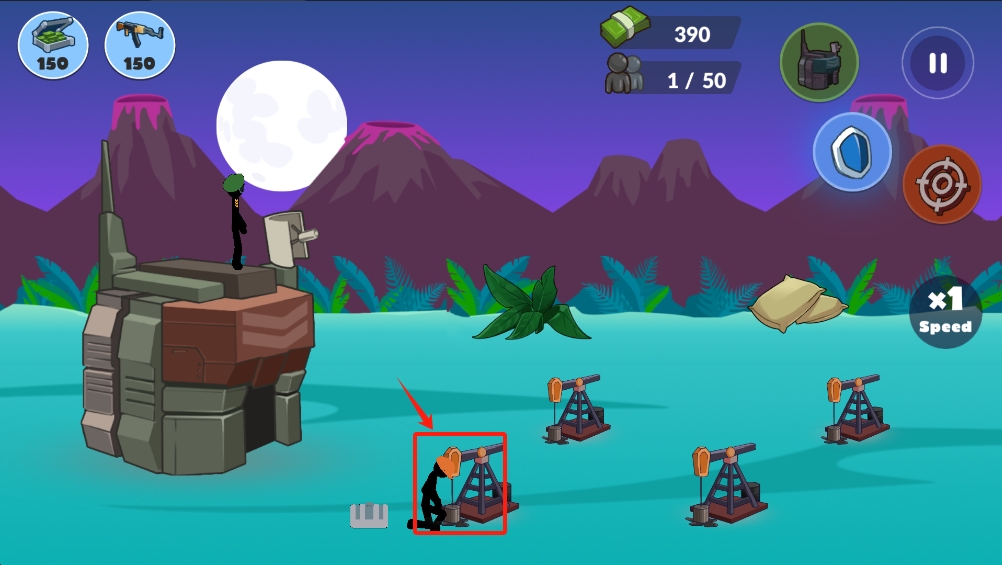Viewport: 1002px width, 565px height.
Task: Select the highlighted oil pump with worker
Action: click(460, 484)
